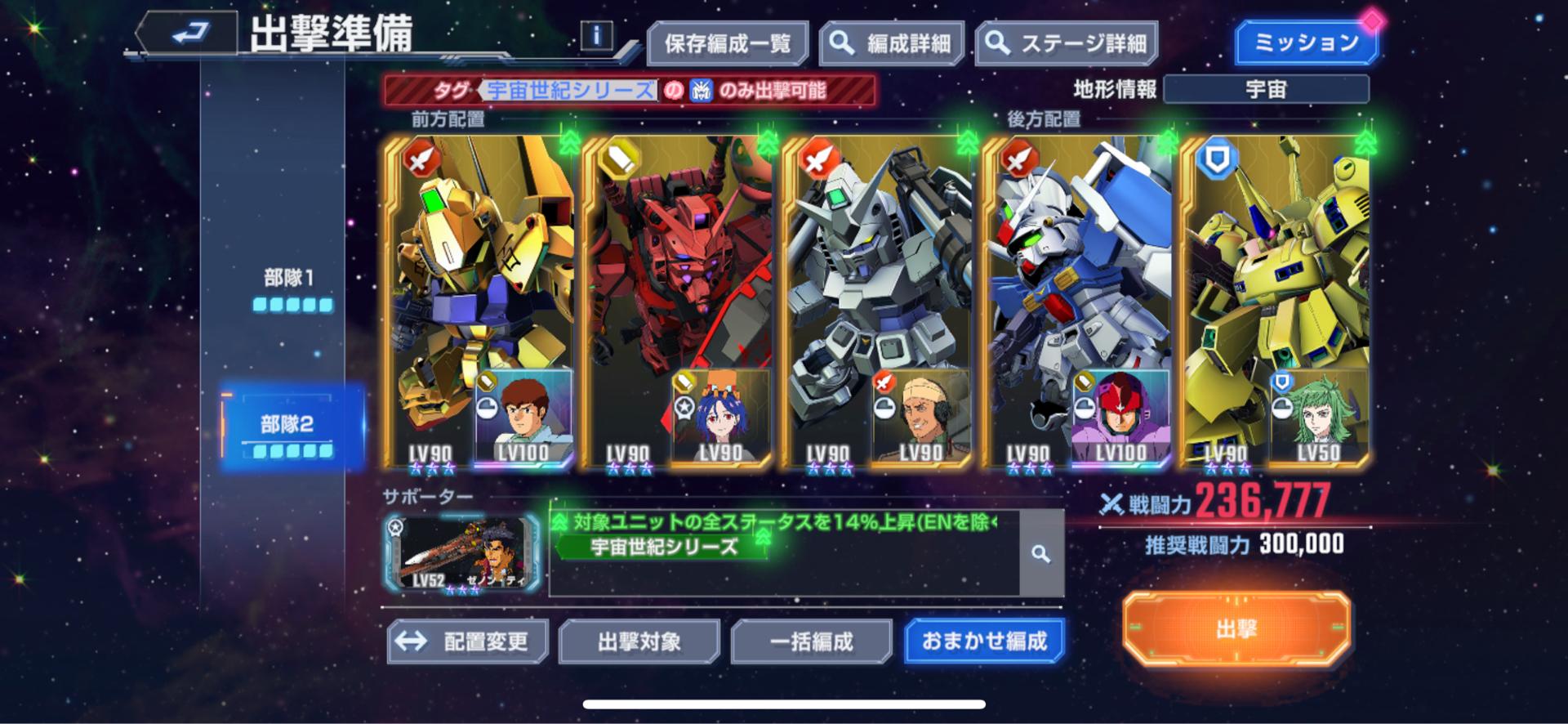
Task: Enable 出撃対象 sortie target selection
Action: pos(641,642)
